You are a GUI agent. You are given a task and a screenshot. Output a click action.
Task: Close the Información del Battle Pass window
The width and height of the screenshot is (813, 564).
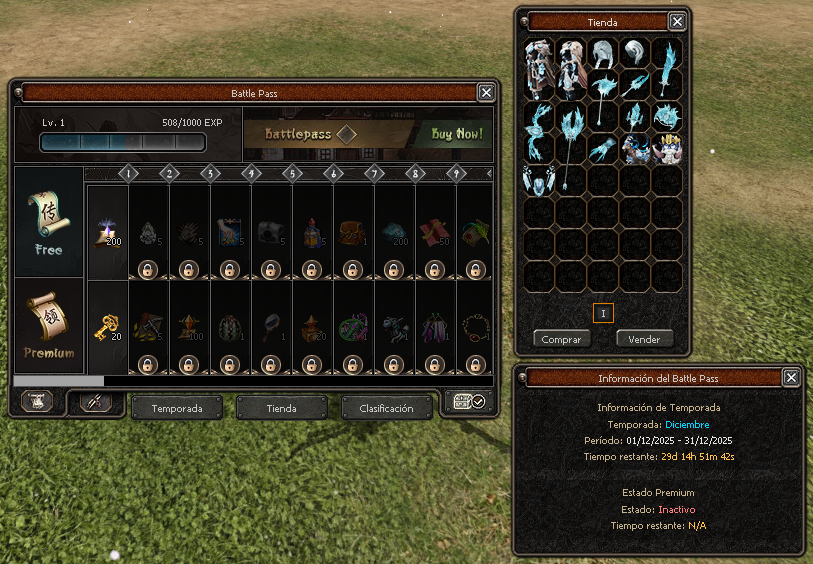tap(791, 377)
